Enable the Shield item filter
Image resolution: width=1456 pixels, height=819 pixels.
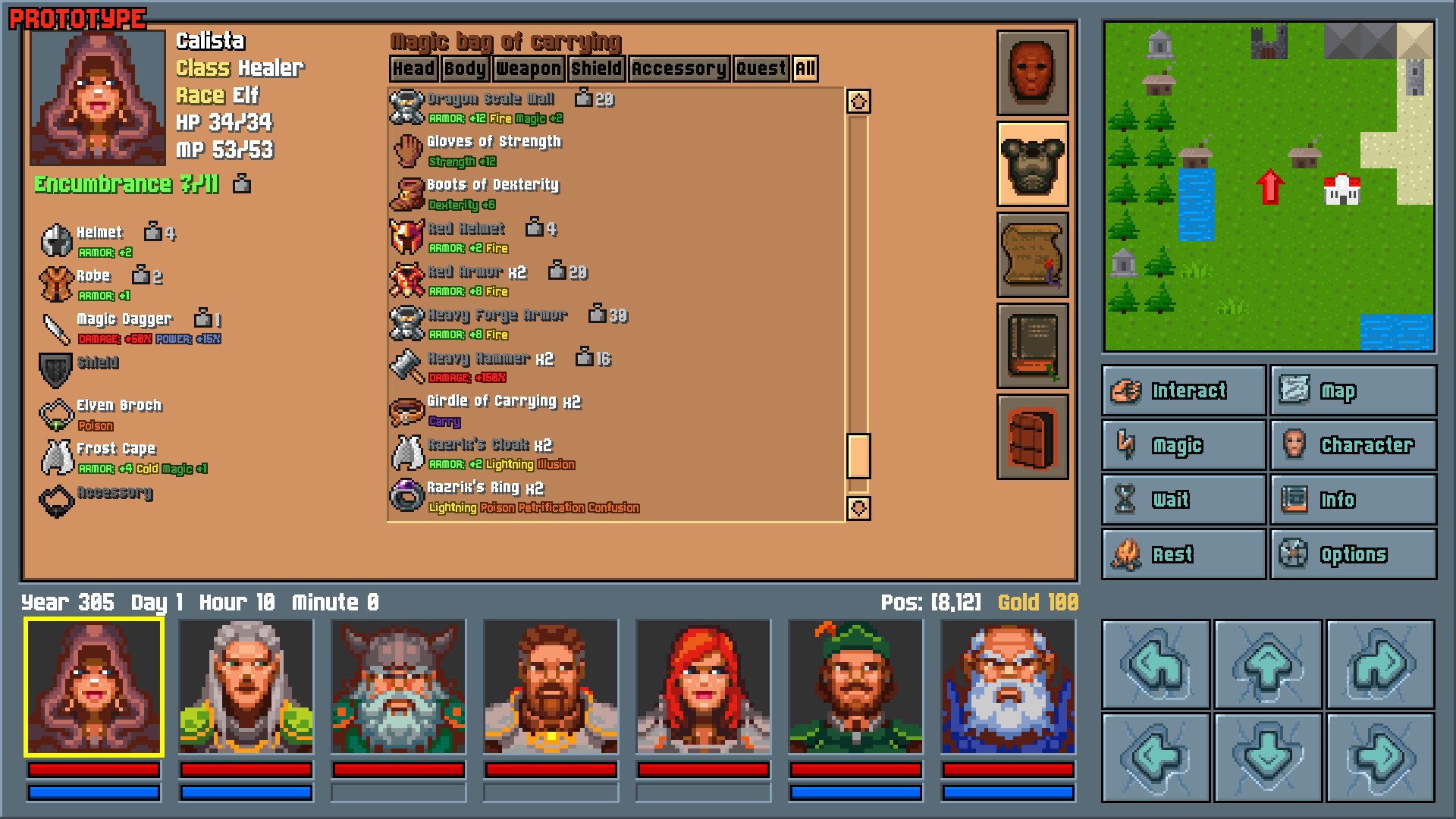tap(597, 68)
